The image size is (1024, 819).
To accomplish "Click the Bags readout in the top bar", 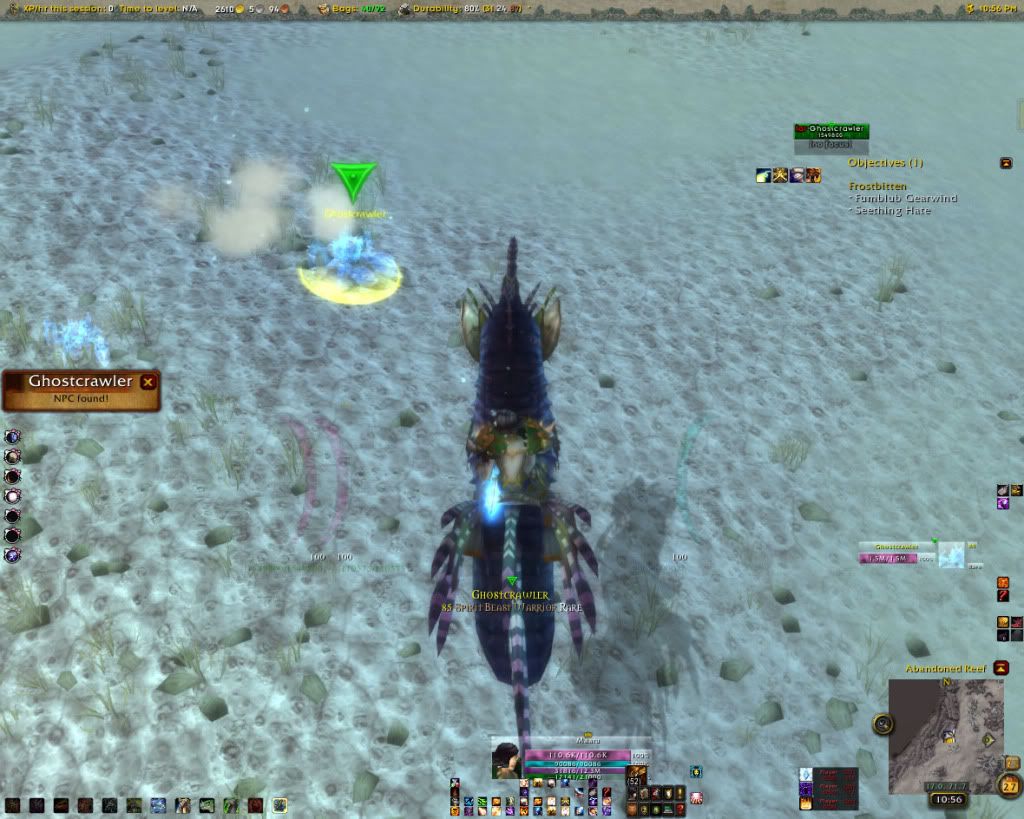I will click(x=352, y=9).
